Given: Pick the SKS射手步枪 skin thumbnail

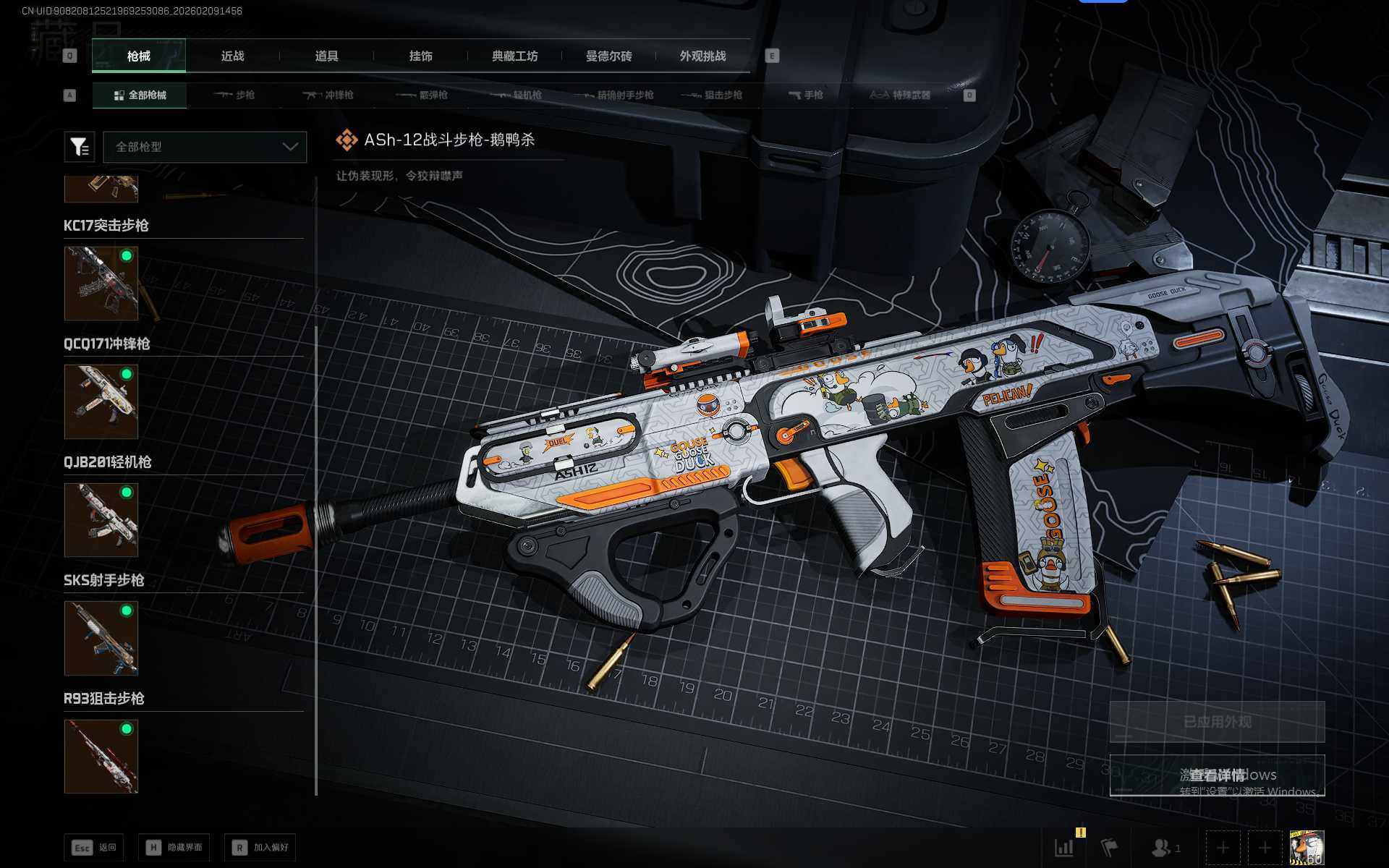Looking at the screenshot, I should pyautogui.click(x=101, y=638).
